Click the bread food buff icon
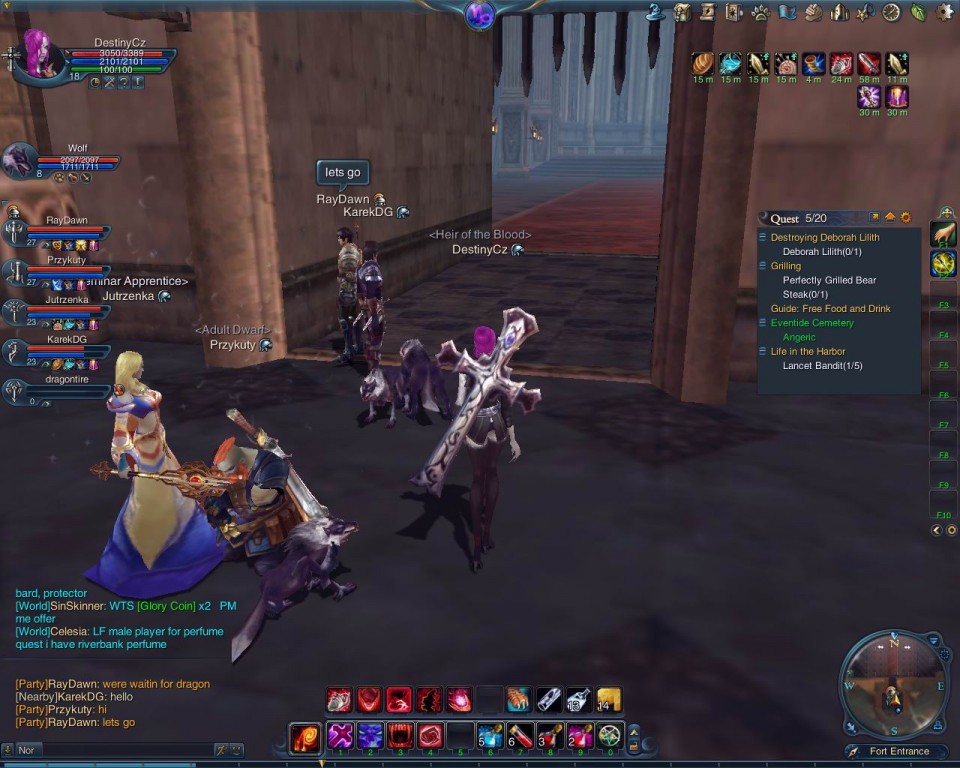Image resolution: width=960 pixels, height=768 pixels. (x=703, y=64)
